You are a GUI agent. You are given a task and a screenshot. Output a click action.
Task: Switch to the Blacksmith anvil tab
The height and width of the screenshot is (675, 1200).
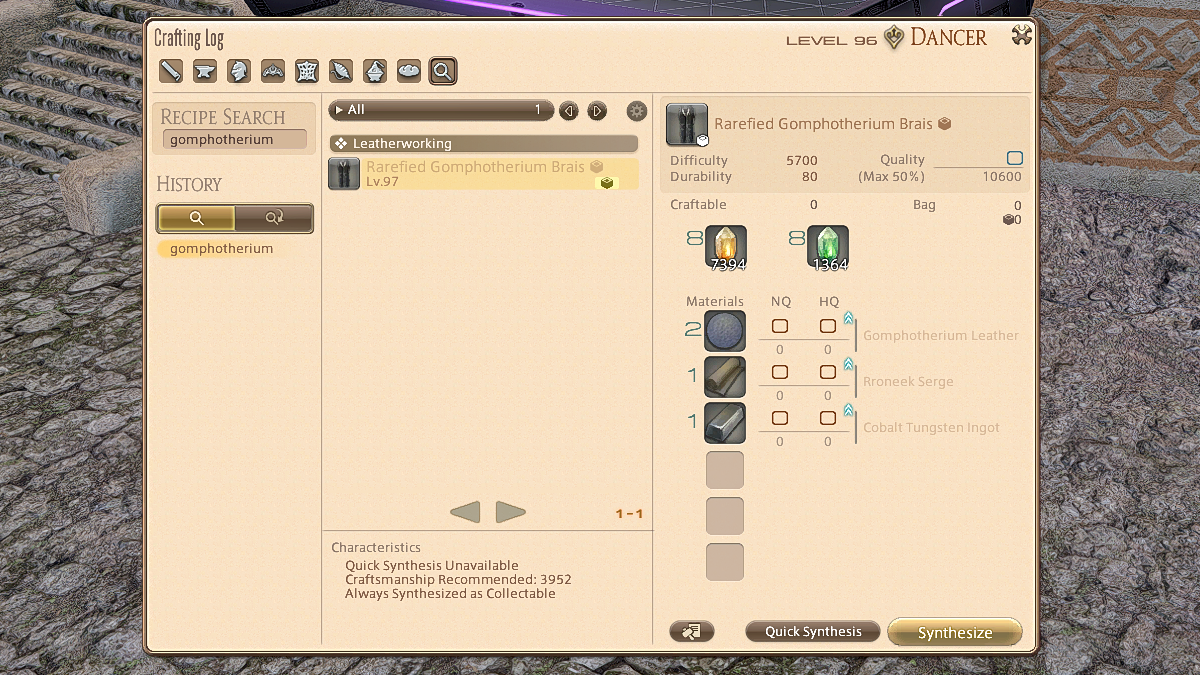click(x=205, y=71)
